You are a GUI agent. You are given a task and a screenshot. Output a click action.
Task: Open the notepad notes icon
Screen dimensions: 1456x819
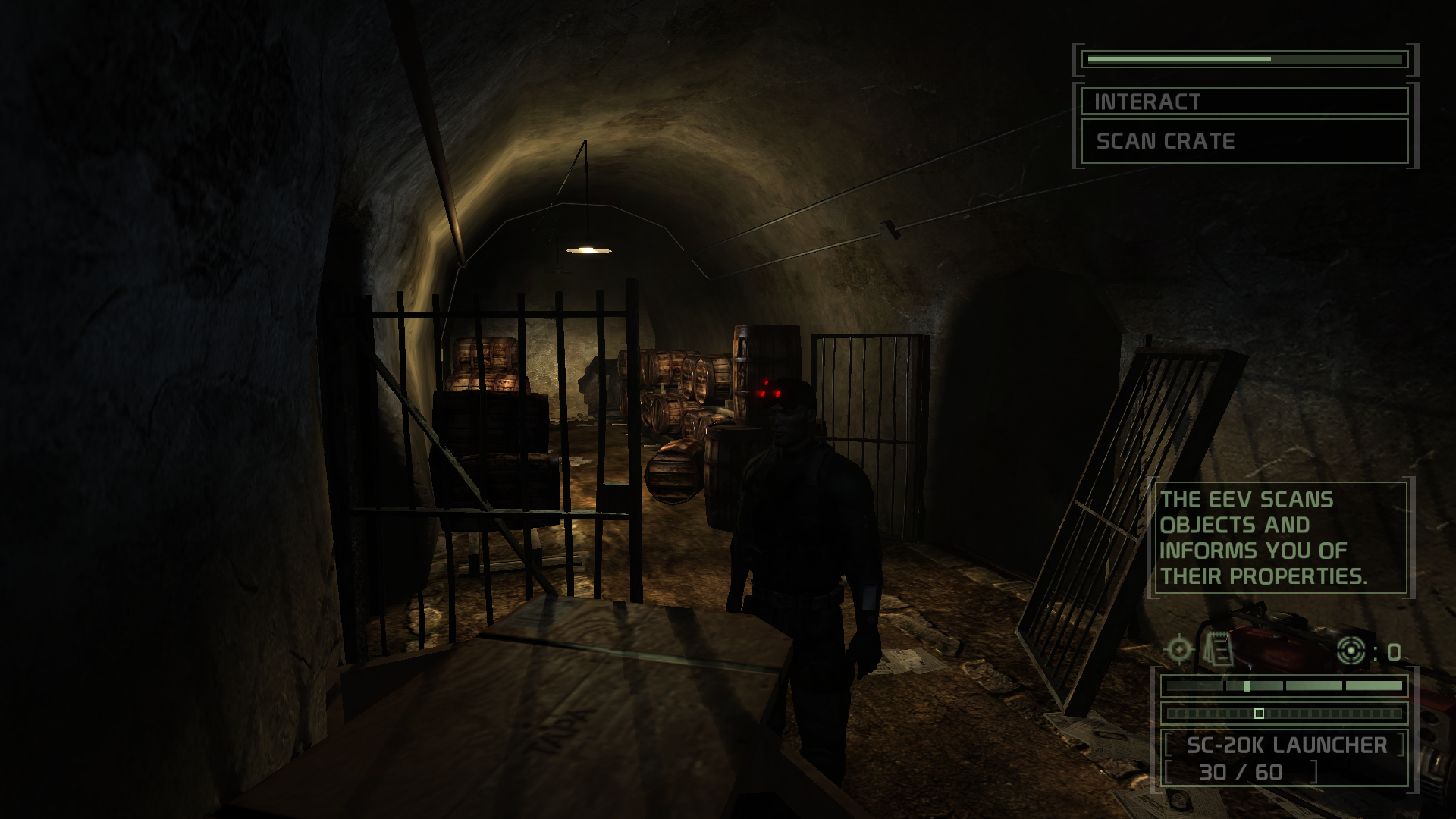click(x=1218, y=650)
